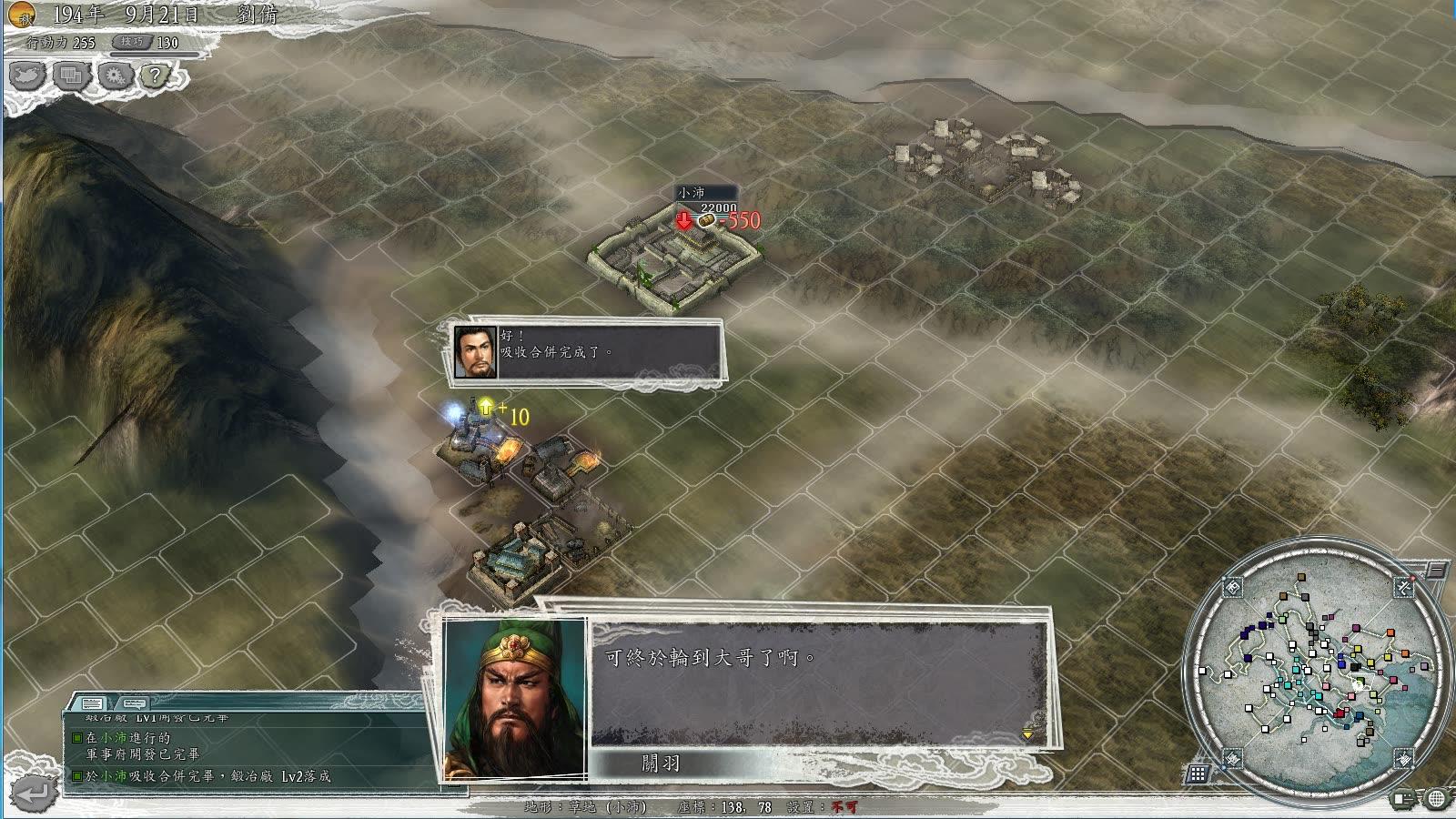This screenshot has height=819, width=1456.
Task: Toggle the minimap's top-left corner filter icon
Action: (x=1232, y=587)
